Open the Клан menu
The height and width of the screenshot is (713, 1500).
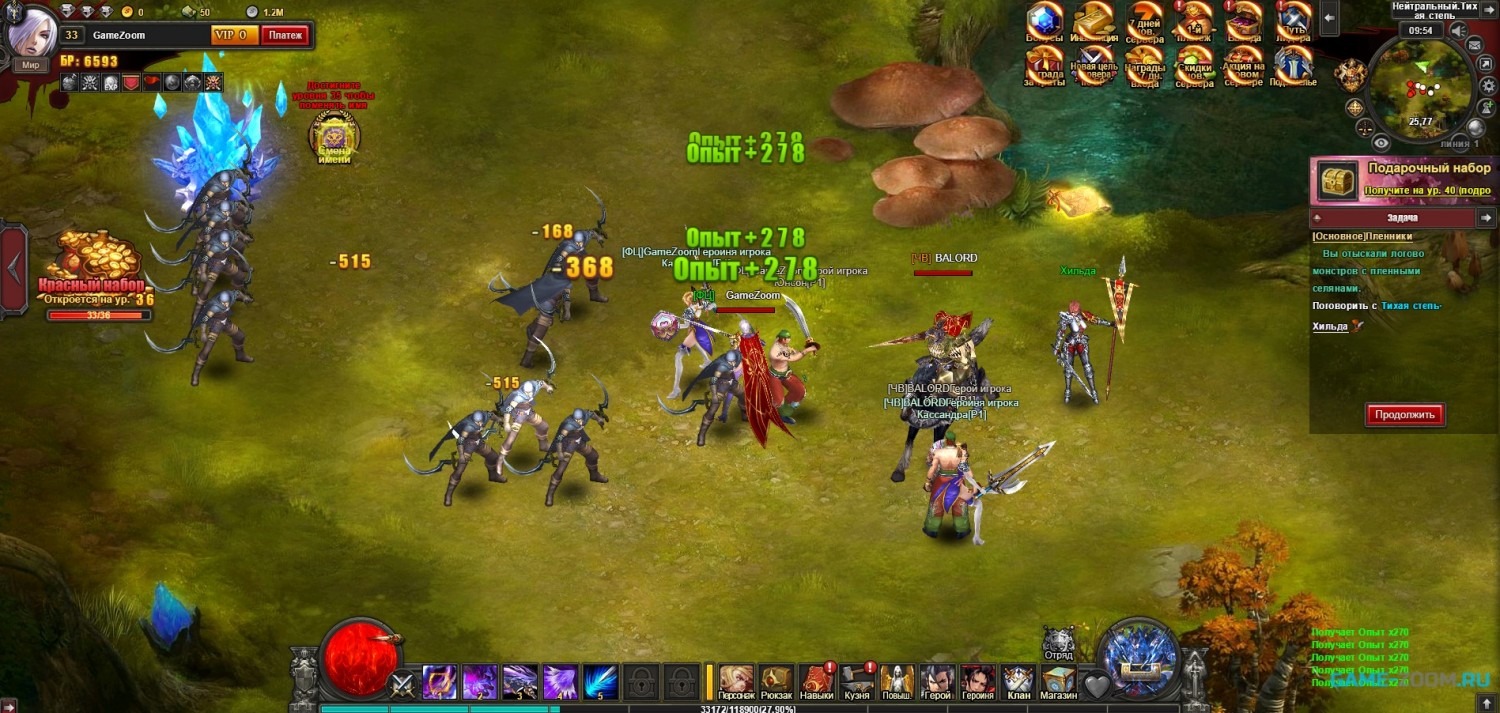pyautogui.click(x=1018, y=680)
